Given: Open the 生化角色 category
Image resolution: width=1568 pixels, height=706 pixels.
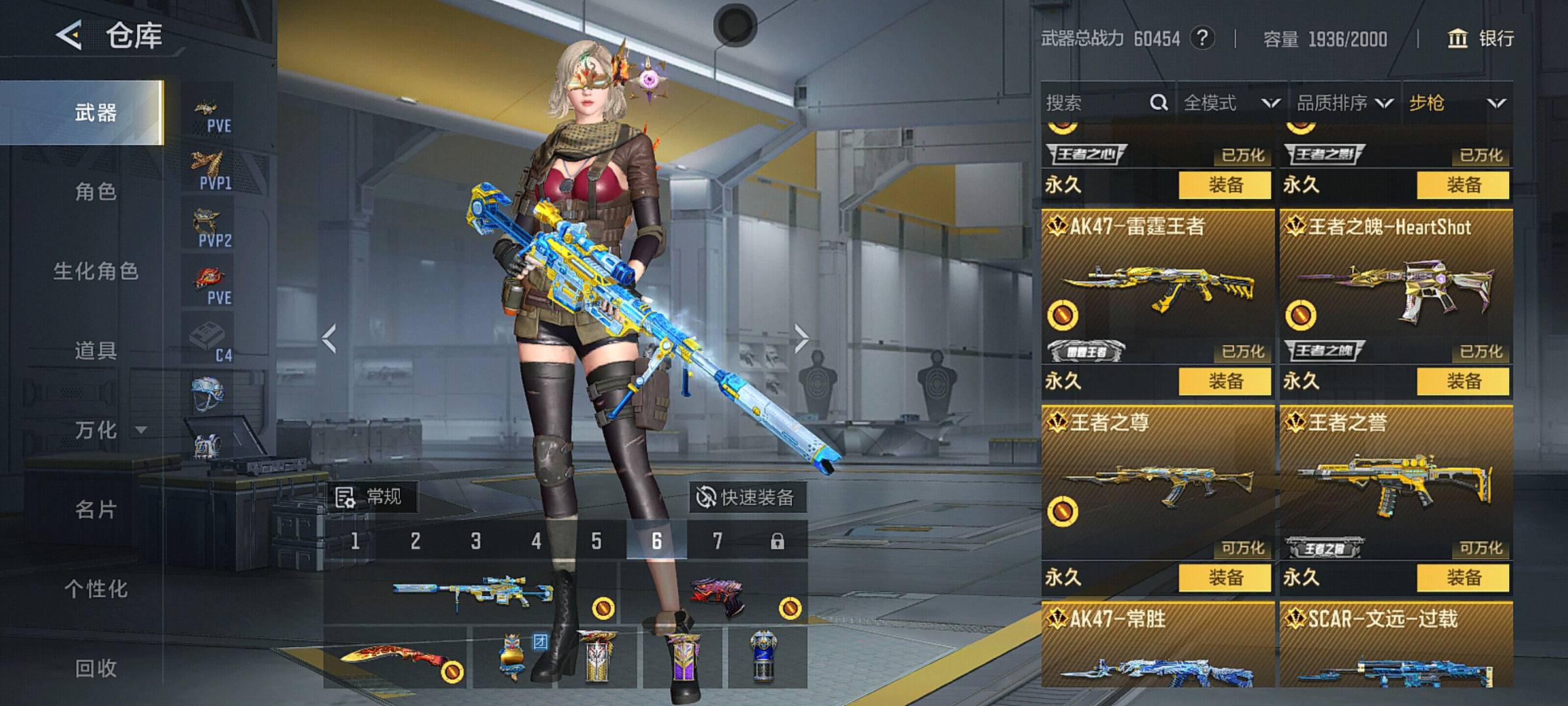Looking at the screenshot, I should click(x=95, y=271).
